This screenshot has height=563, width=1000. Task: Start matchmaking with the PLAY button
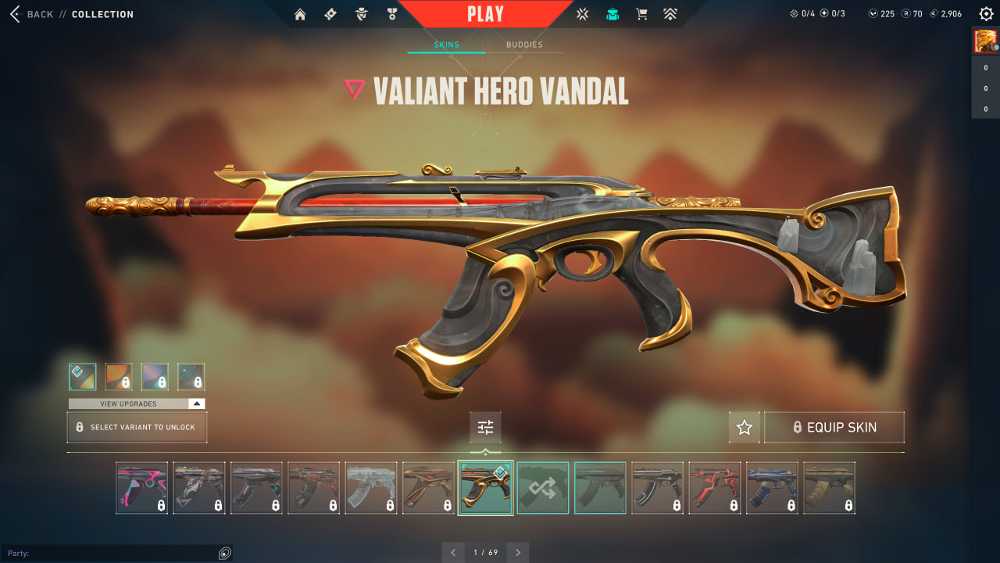(x=485, y=14)
